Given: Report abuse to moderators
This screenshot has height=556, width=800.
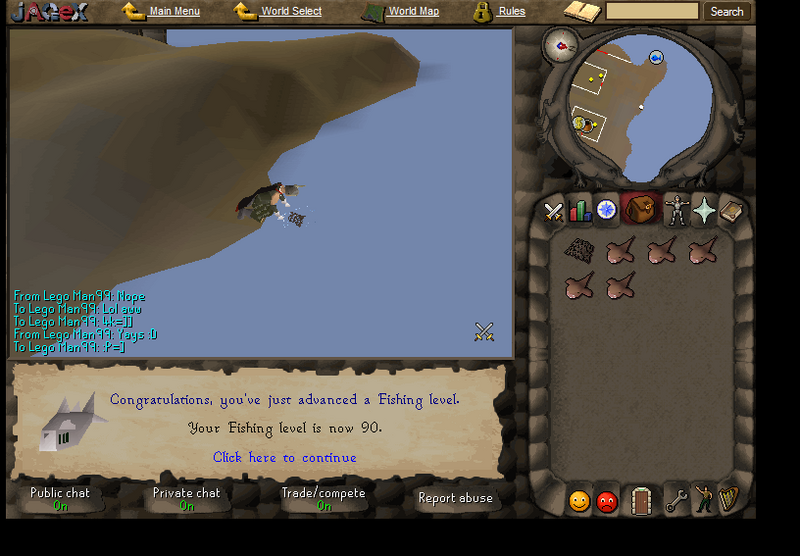Looking at the screenshot, I should coord(455,498).
